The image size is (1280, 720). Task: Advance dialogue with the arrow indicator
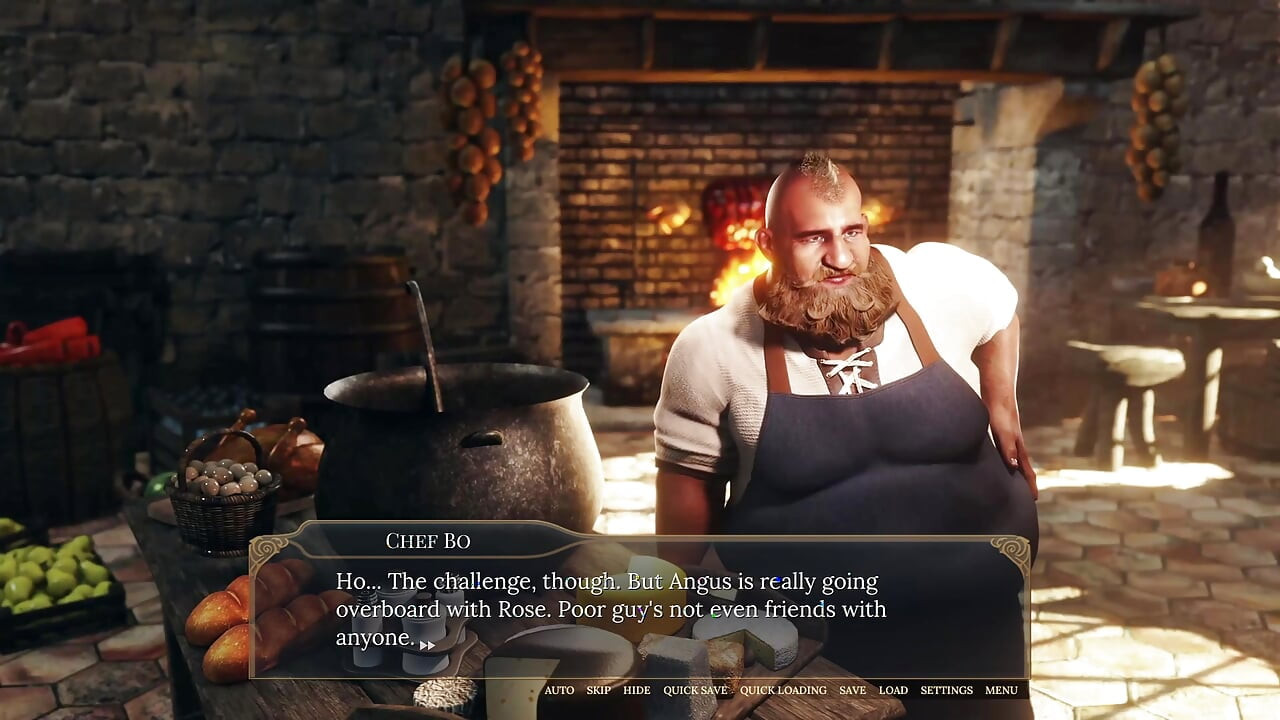[x=427, y=645]
